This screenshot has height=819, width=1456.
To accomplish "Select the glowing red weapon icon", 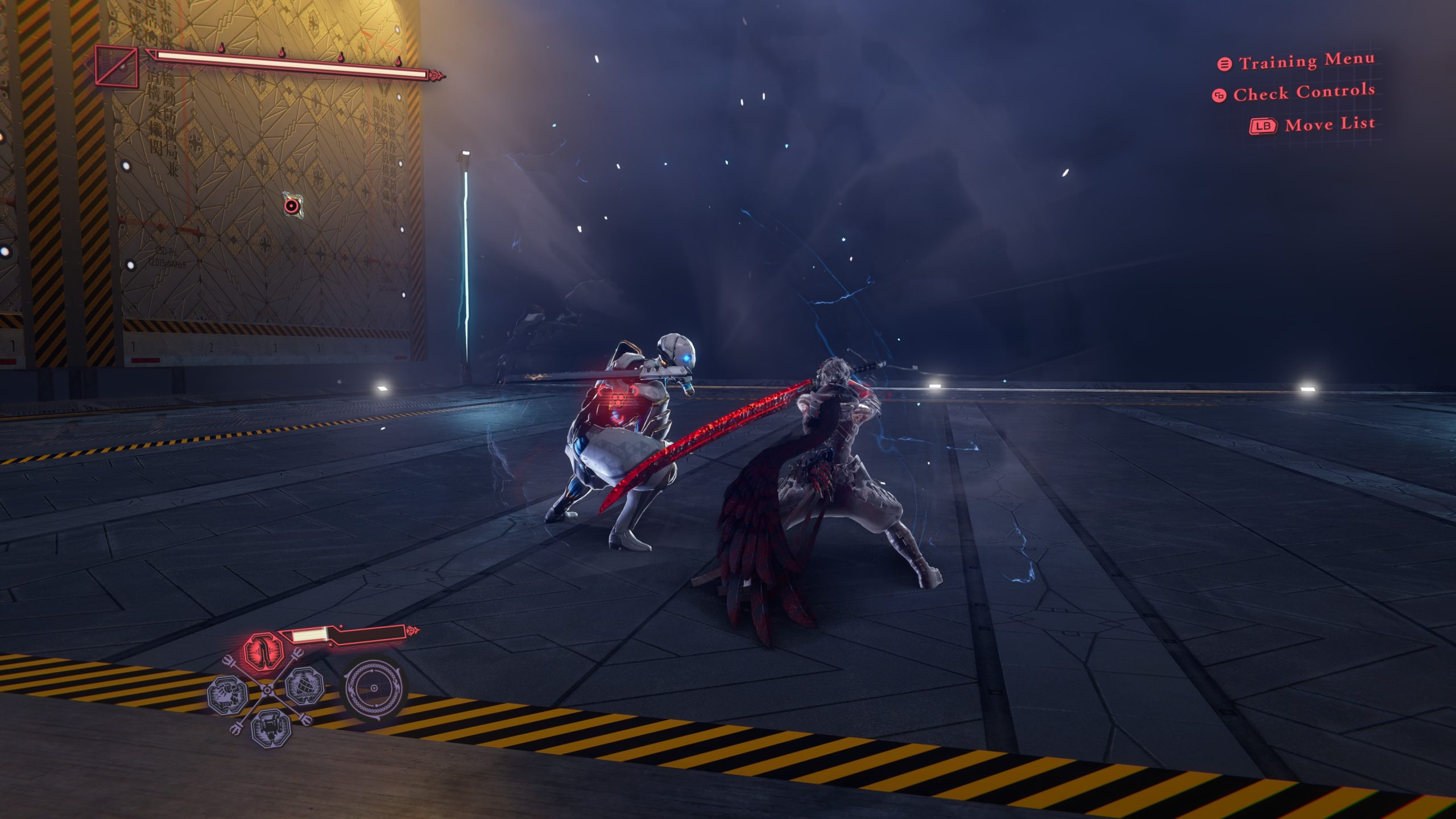I will click(264, 651).
